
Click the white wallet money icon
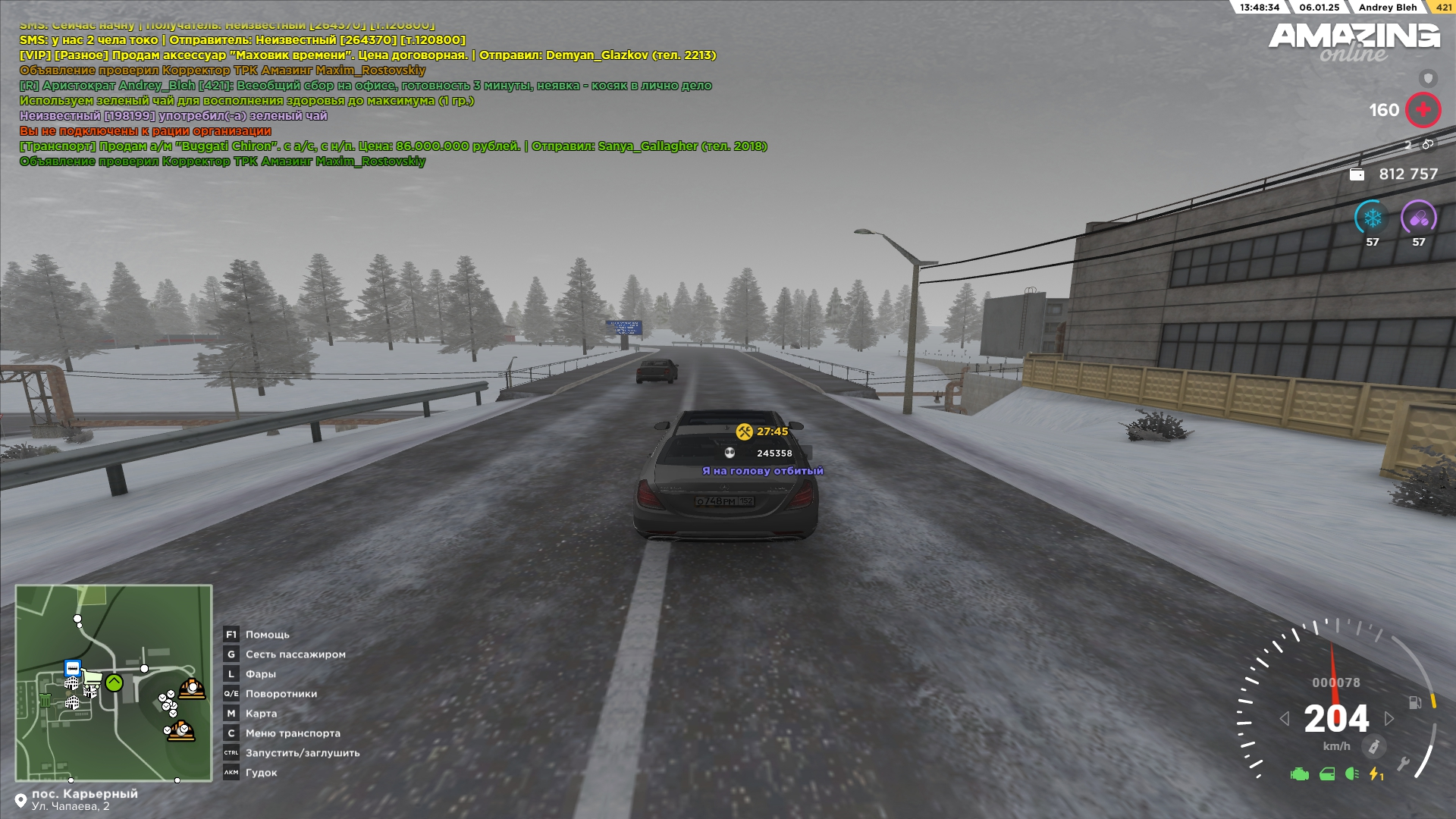tap(1357, 174)
